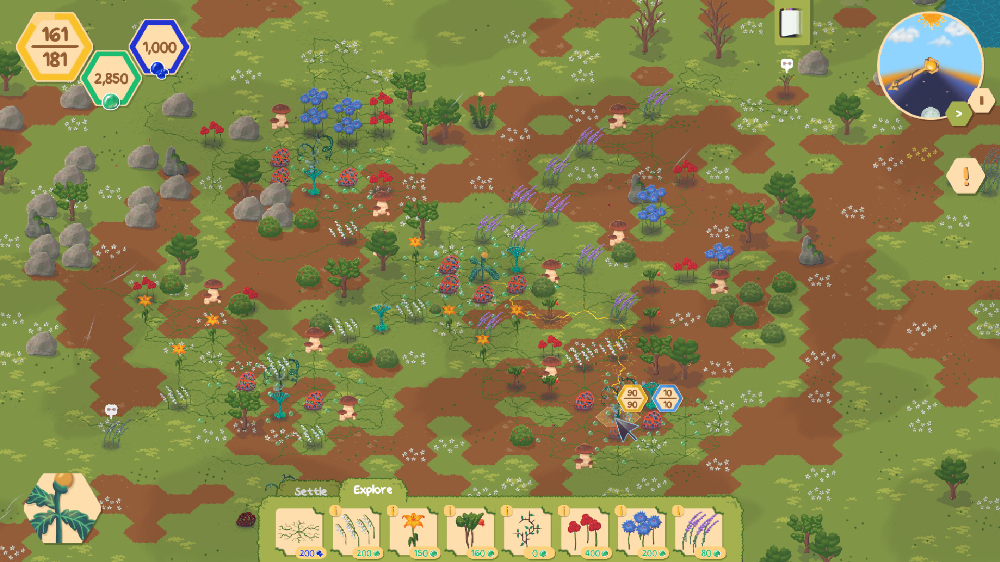
Task: Pick the blue cornflower card
Action: (x=642, y=532)
